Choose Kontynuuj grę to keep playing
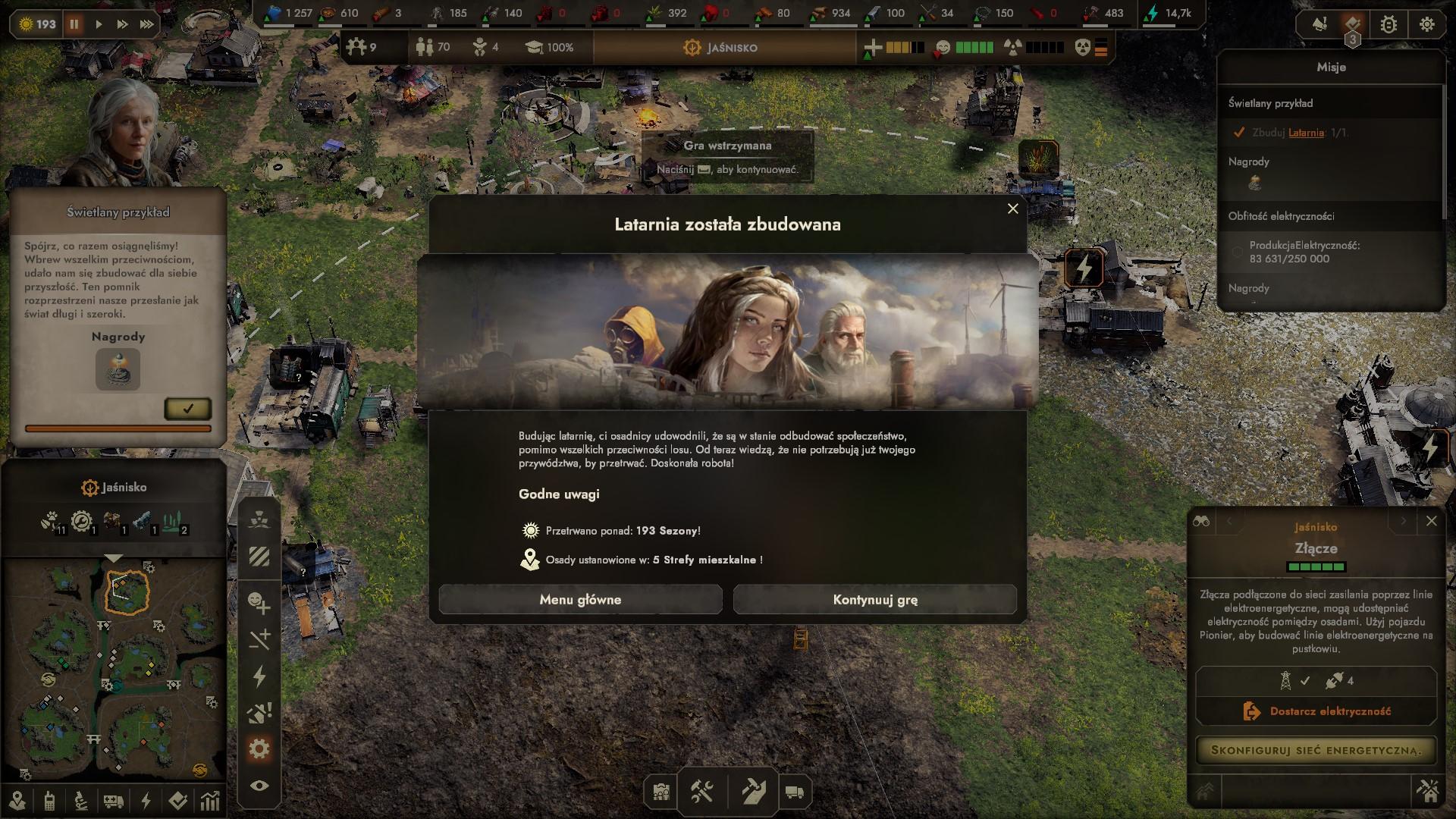 click(x=874, y=600)
